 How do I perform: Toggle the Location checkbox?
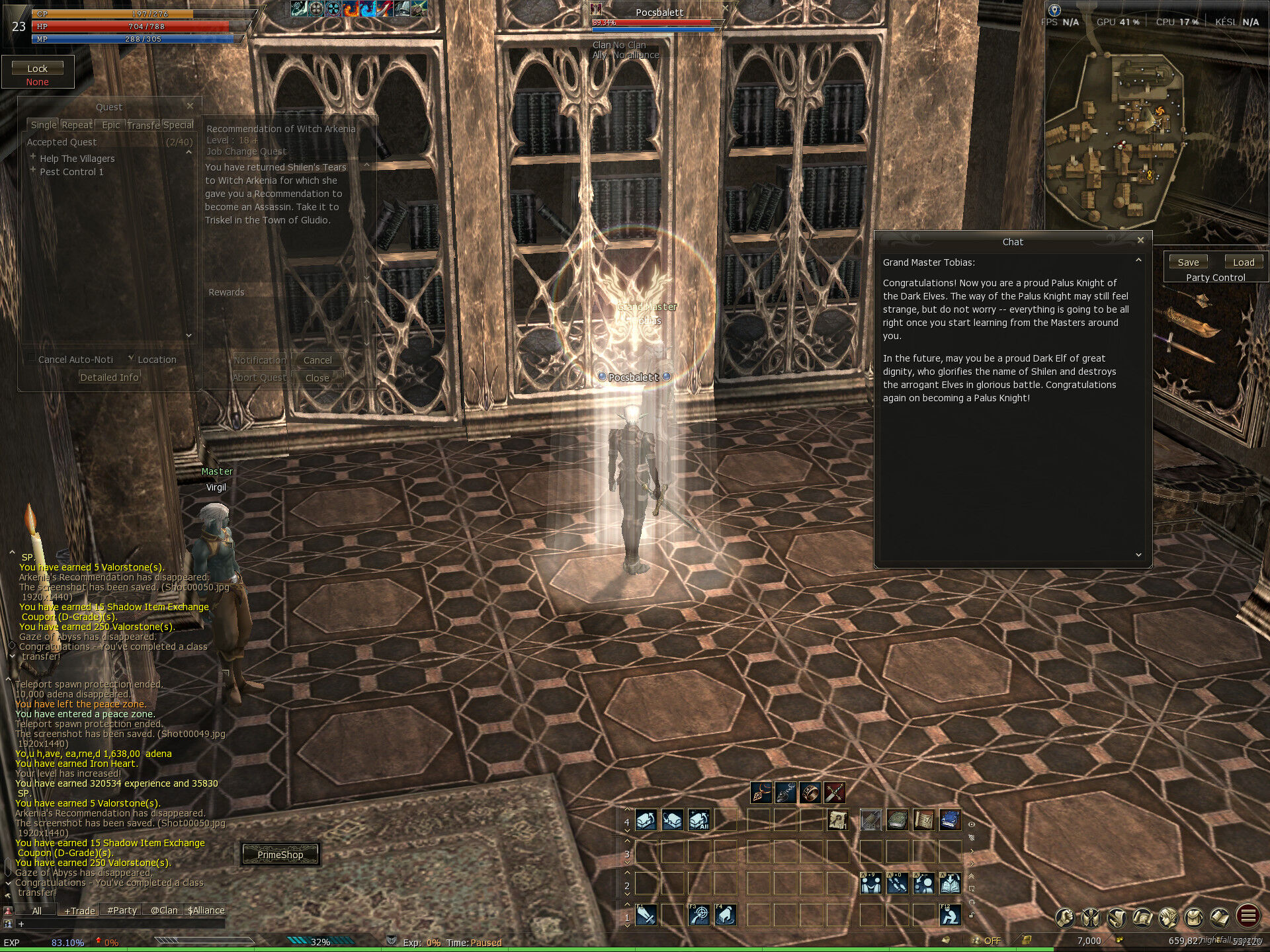tap(131, 358)
